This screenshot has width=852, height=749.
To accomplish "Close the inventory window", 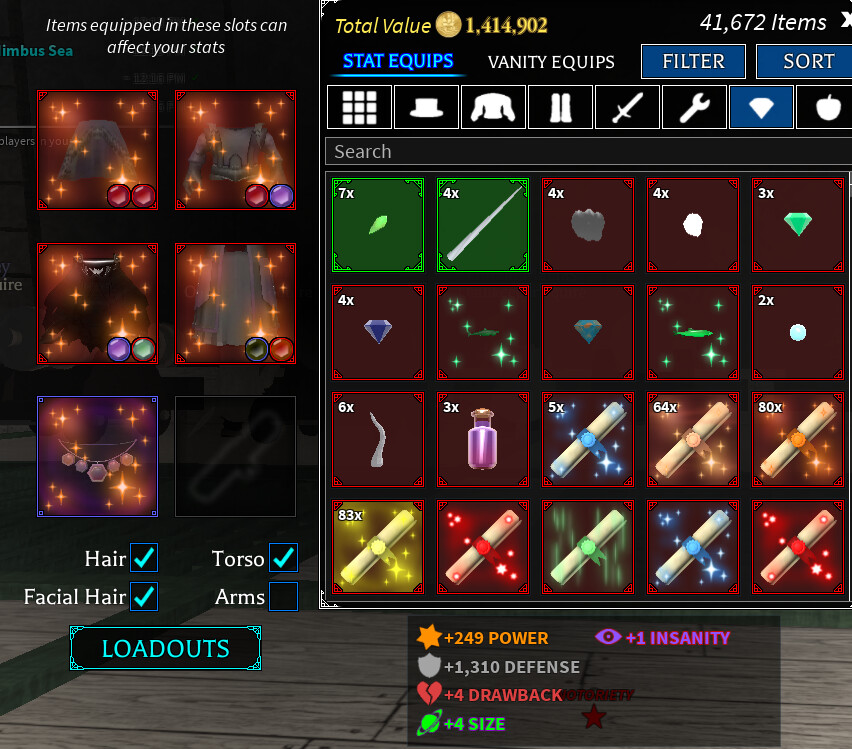I will point(844,22).
